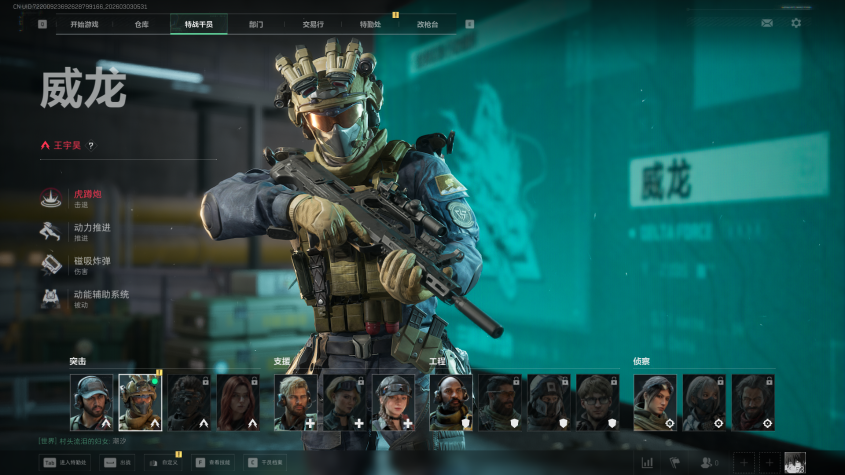The width and height of the screenshot is (845, 475).
Task: Click the question mark beside 王宇昊
Action: coord(91,145)
